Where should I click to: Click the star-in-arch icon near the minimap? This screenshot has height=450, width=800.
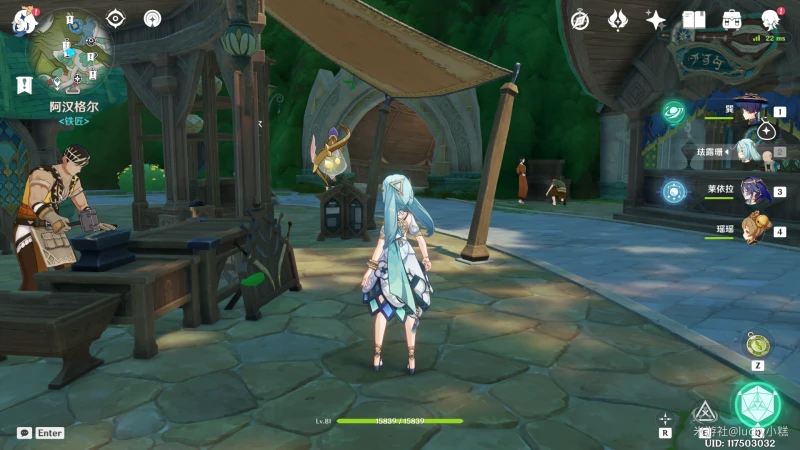point(152,18)
